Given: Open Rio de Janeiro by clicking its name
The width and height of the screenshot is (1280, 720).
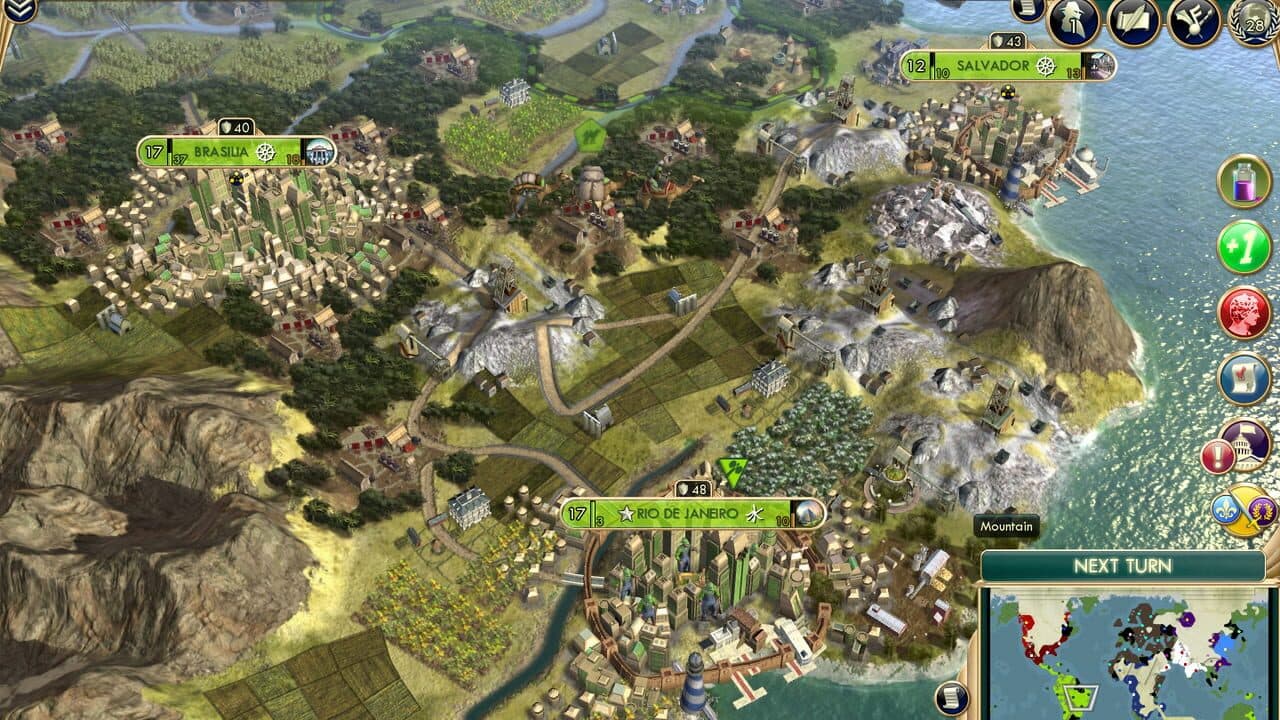Looking at the screenshot, I should click(x=687, y=513).
